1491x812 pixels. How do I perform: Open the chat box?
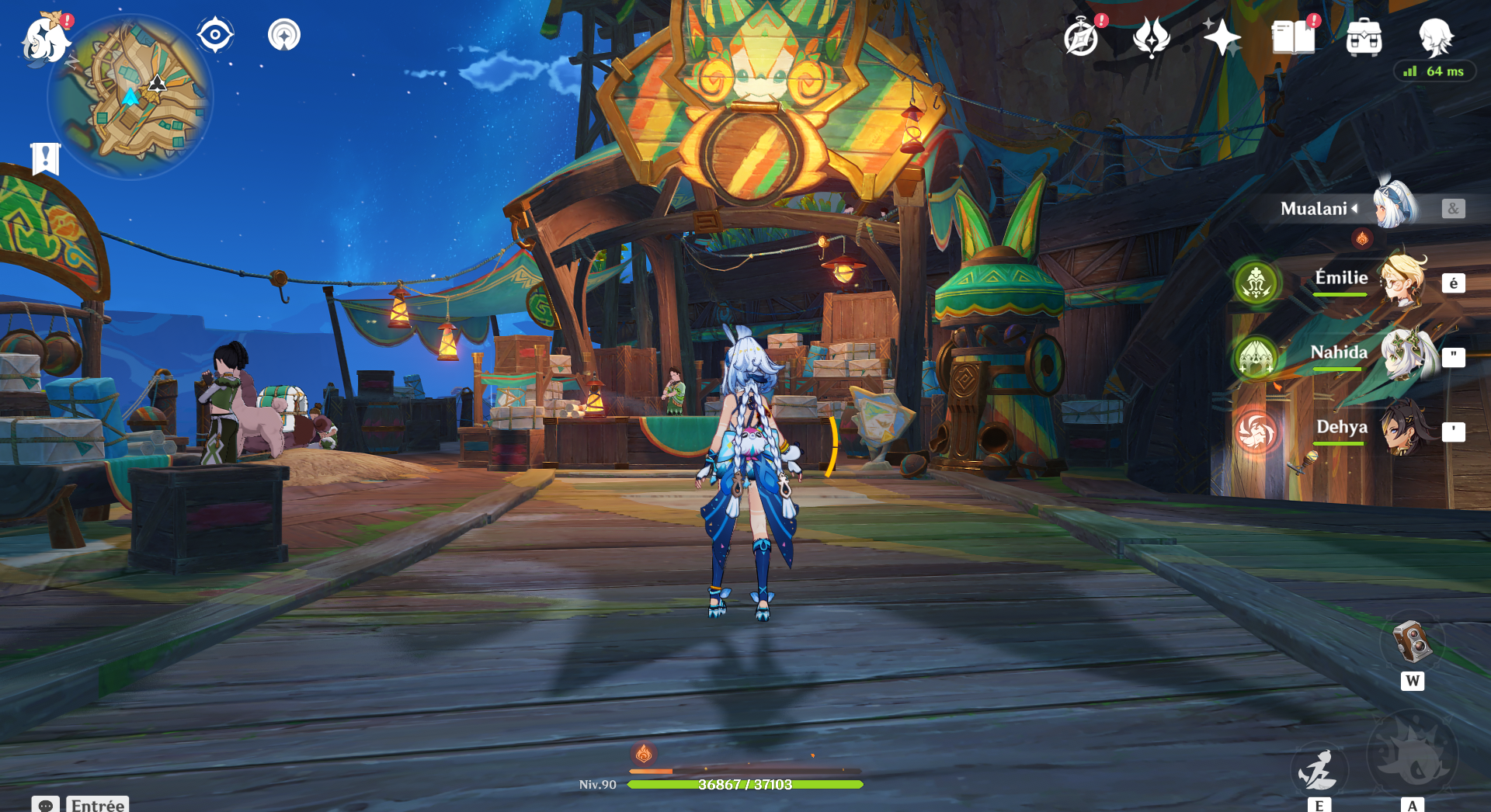tap(46, 804)
